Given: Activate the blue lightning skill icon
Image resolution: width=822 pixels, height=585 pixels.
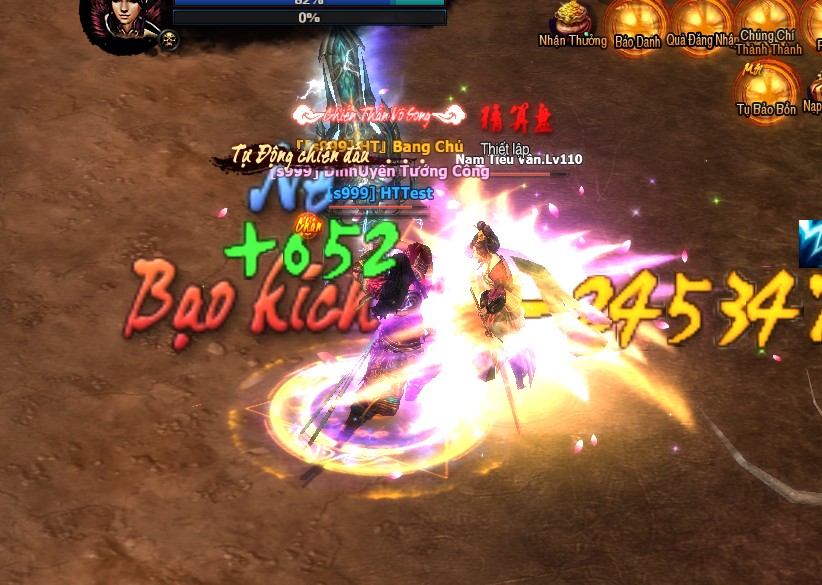Looking at the screenshot, I should (811, 243).
